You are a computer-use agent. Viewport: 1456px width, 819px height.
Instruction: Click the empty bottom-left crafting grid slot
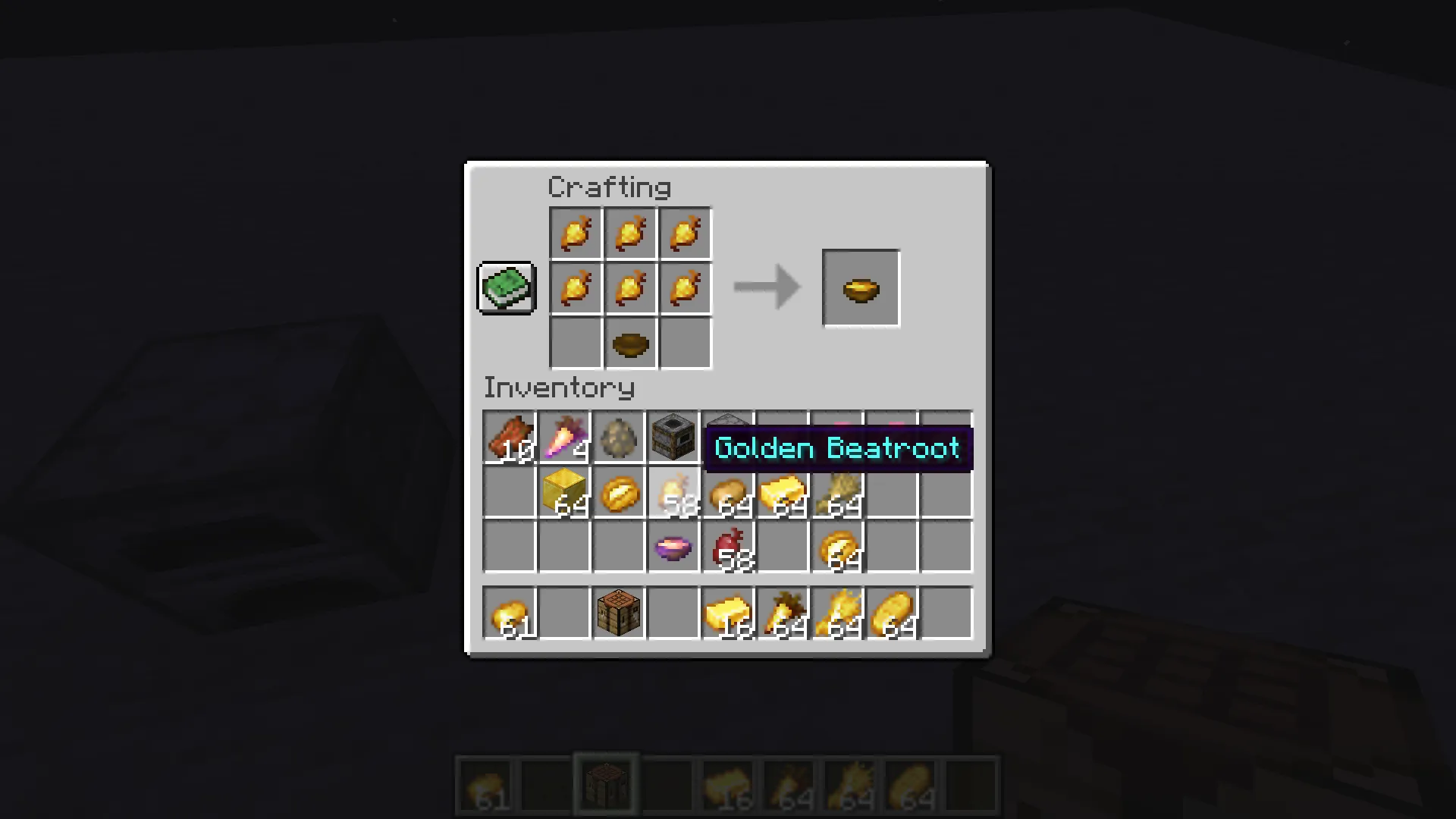[576, 342]
